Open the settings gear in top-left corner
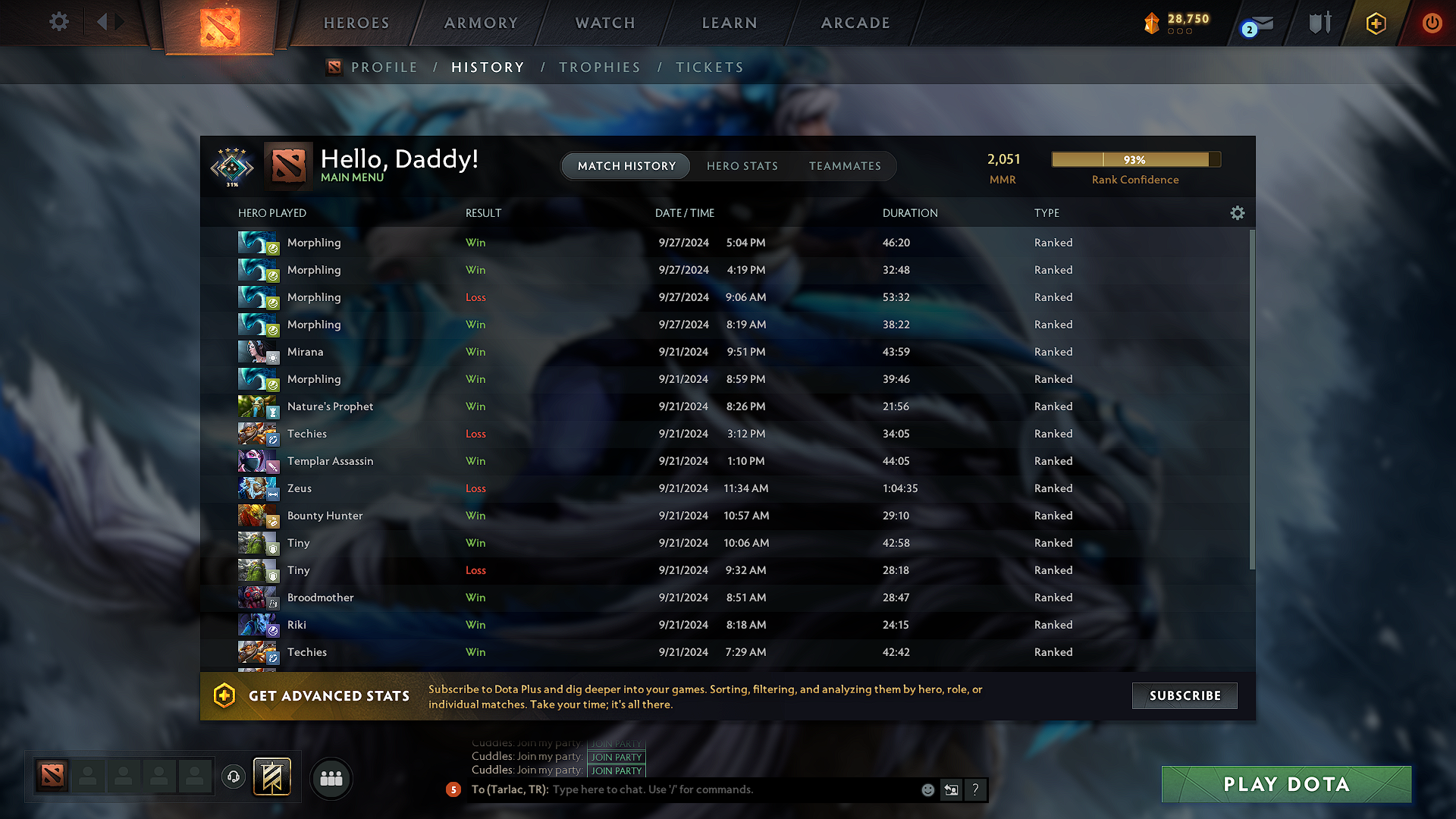This screenshot has width=1456, height=819. pos(58,22)
